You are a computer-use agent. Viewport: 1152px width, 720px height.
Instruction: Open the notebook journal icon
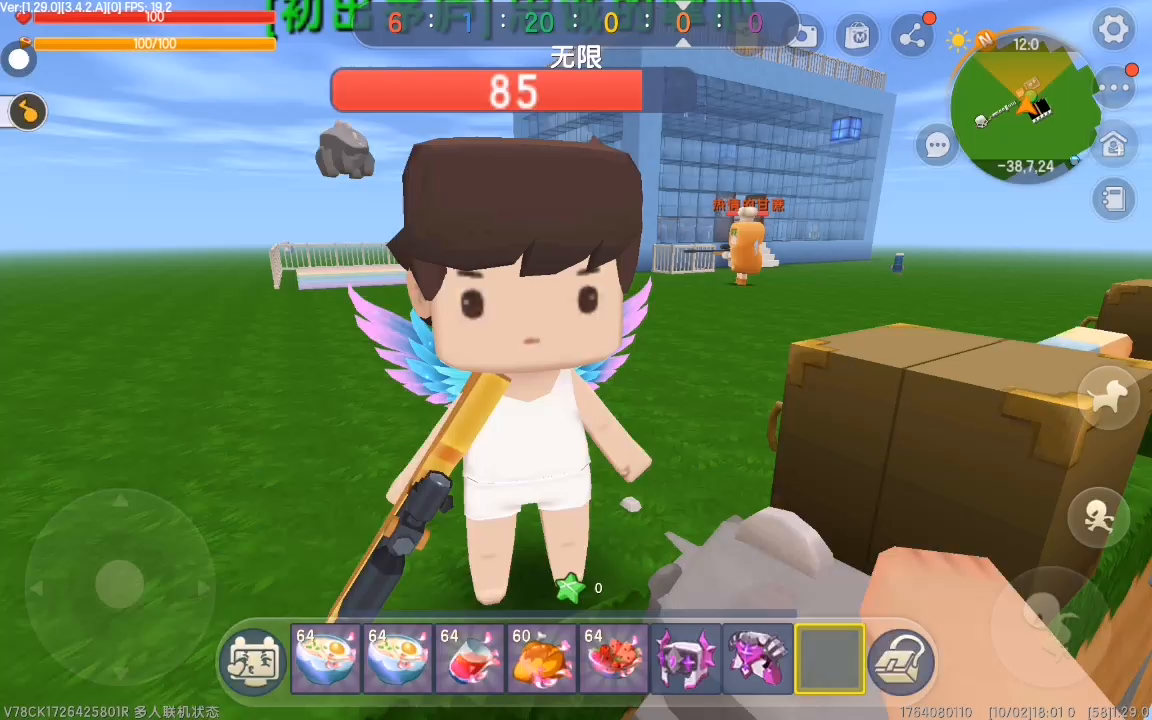[1113, 200]
